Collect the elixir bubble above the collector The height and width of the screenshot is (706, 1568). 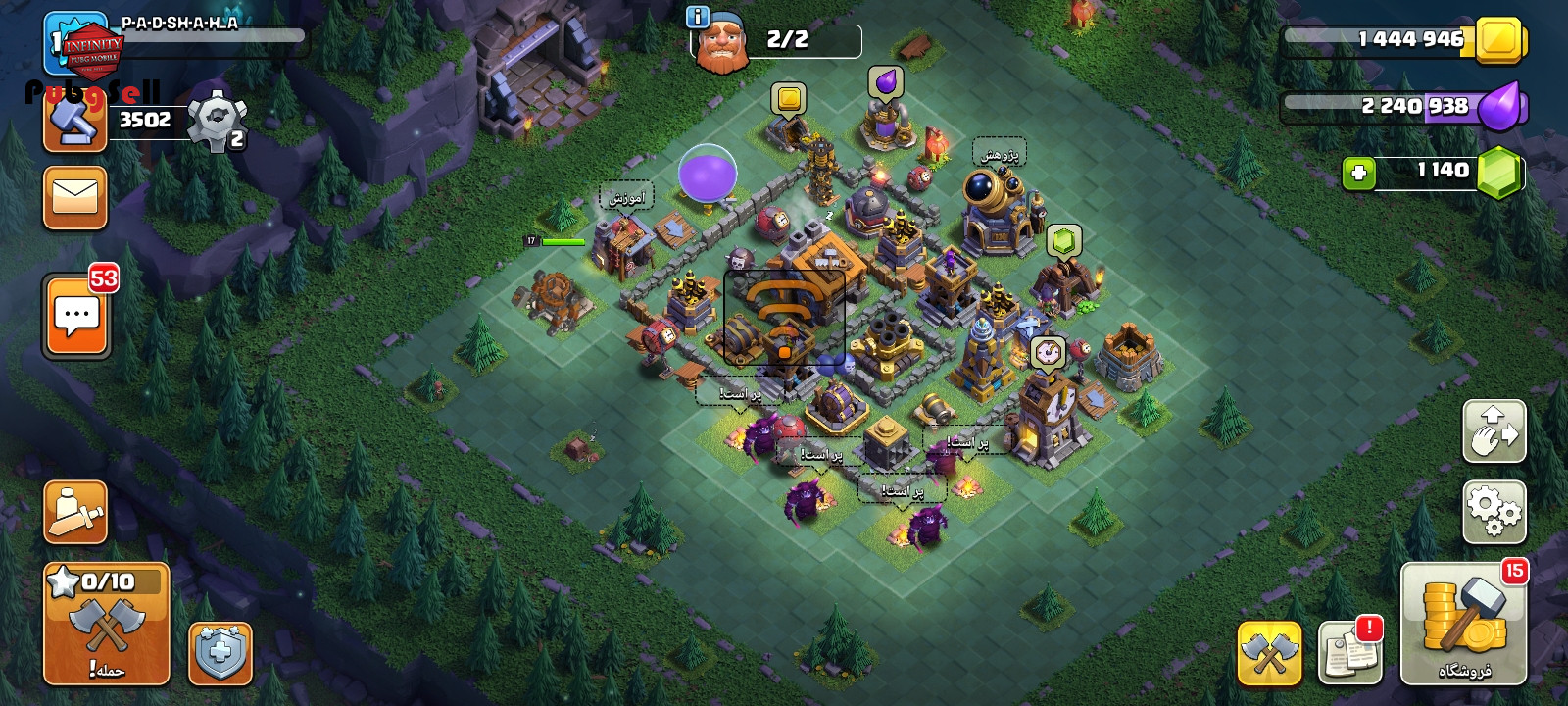pos(885,82)
